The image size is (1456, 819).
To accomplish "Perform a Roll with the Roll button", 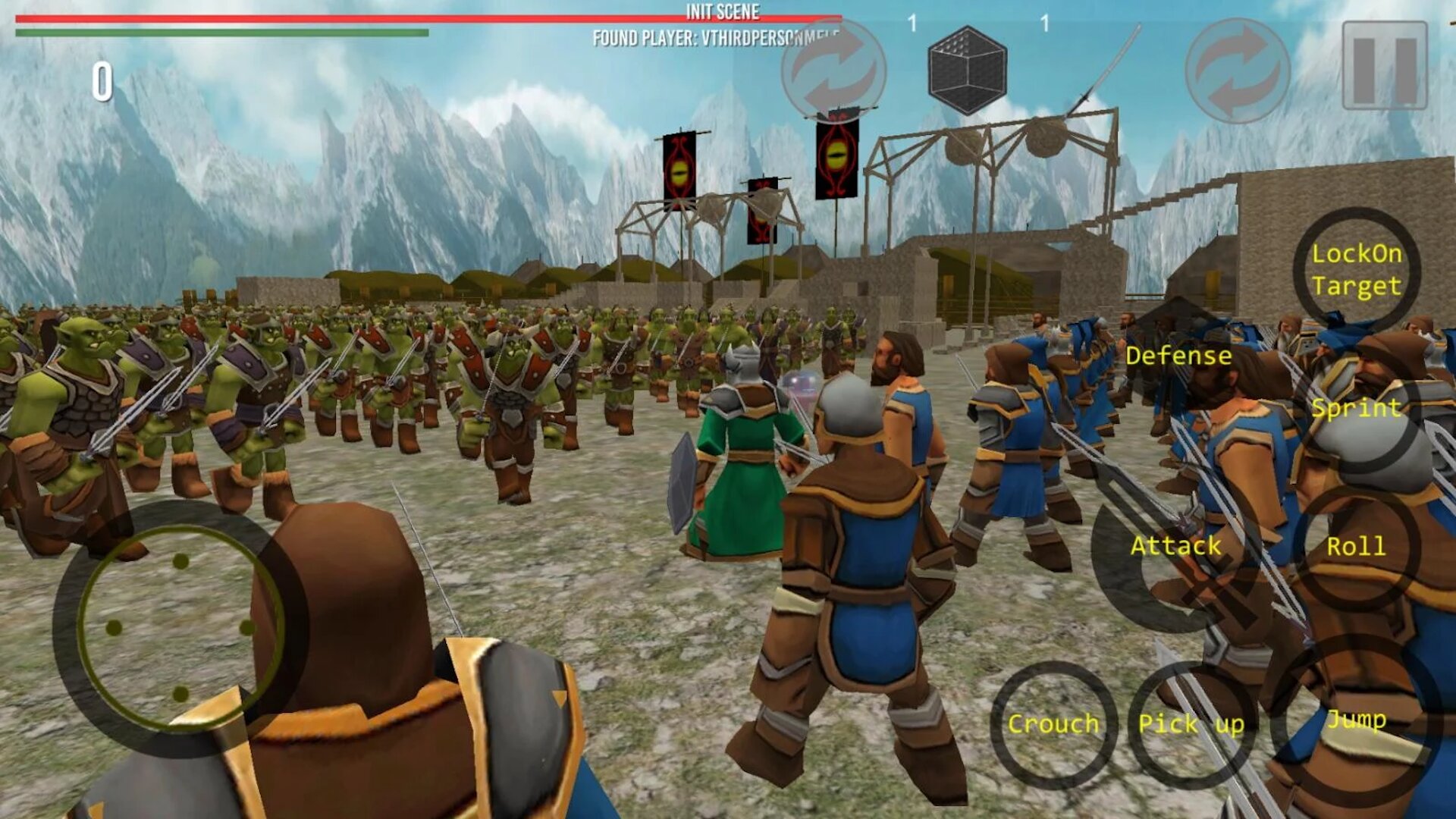I will 1355,547.
